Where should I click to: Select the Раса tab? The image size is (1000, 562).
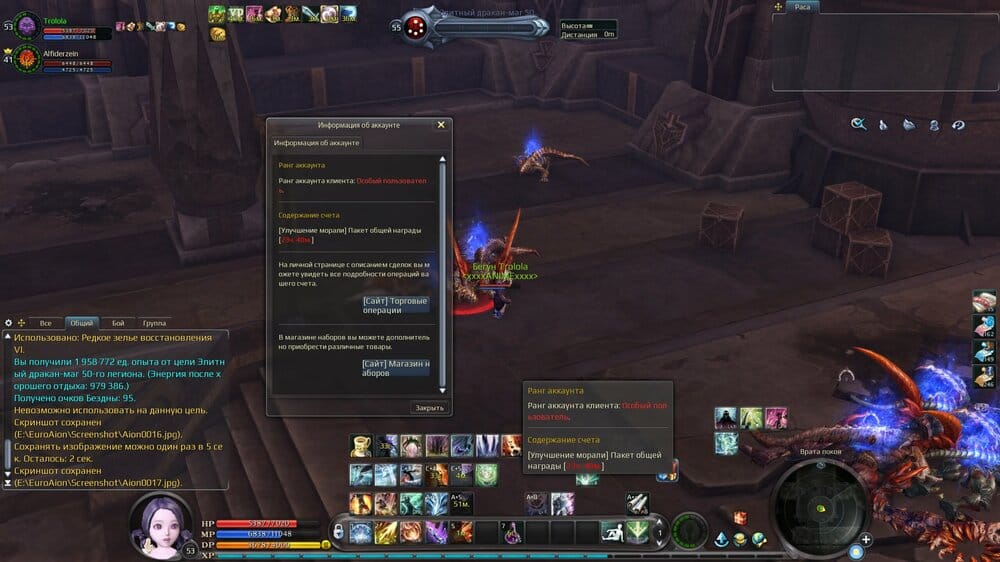pyautogui.click(x=803, y=7)
